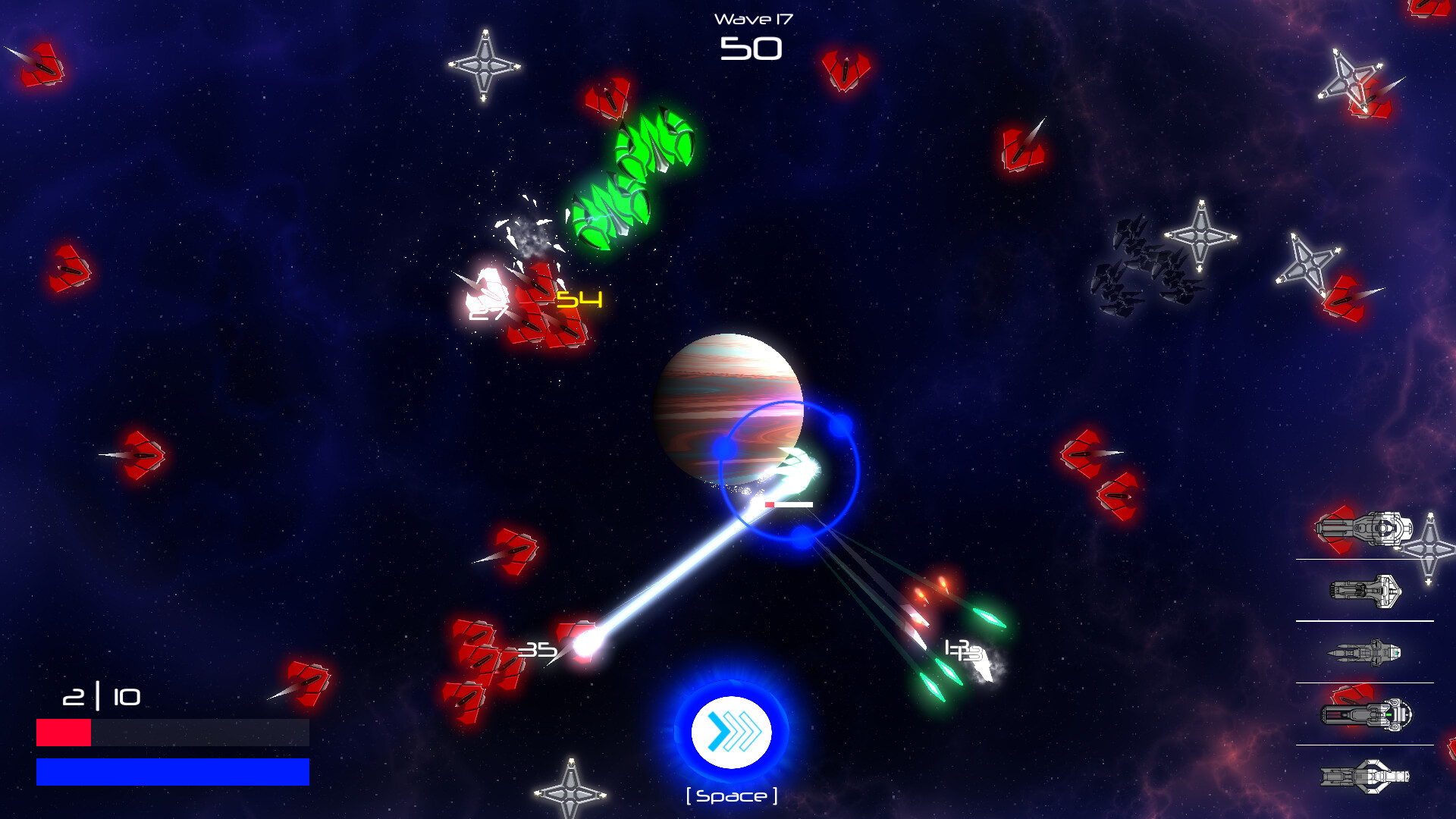Image resolution: width=1456 pixels, height=819 pixels.
Task: Click the 2 | 10 lives counter
Action: point(101,697)
